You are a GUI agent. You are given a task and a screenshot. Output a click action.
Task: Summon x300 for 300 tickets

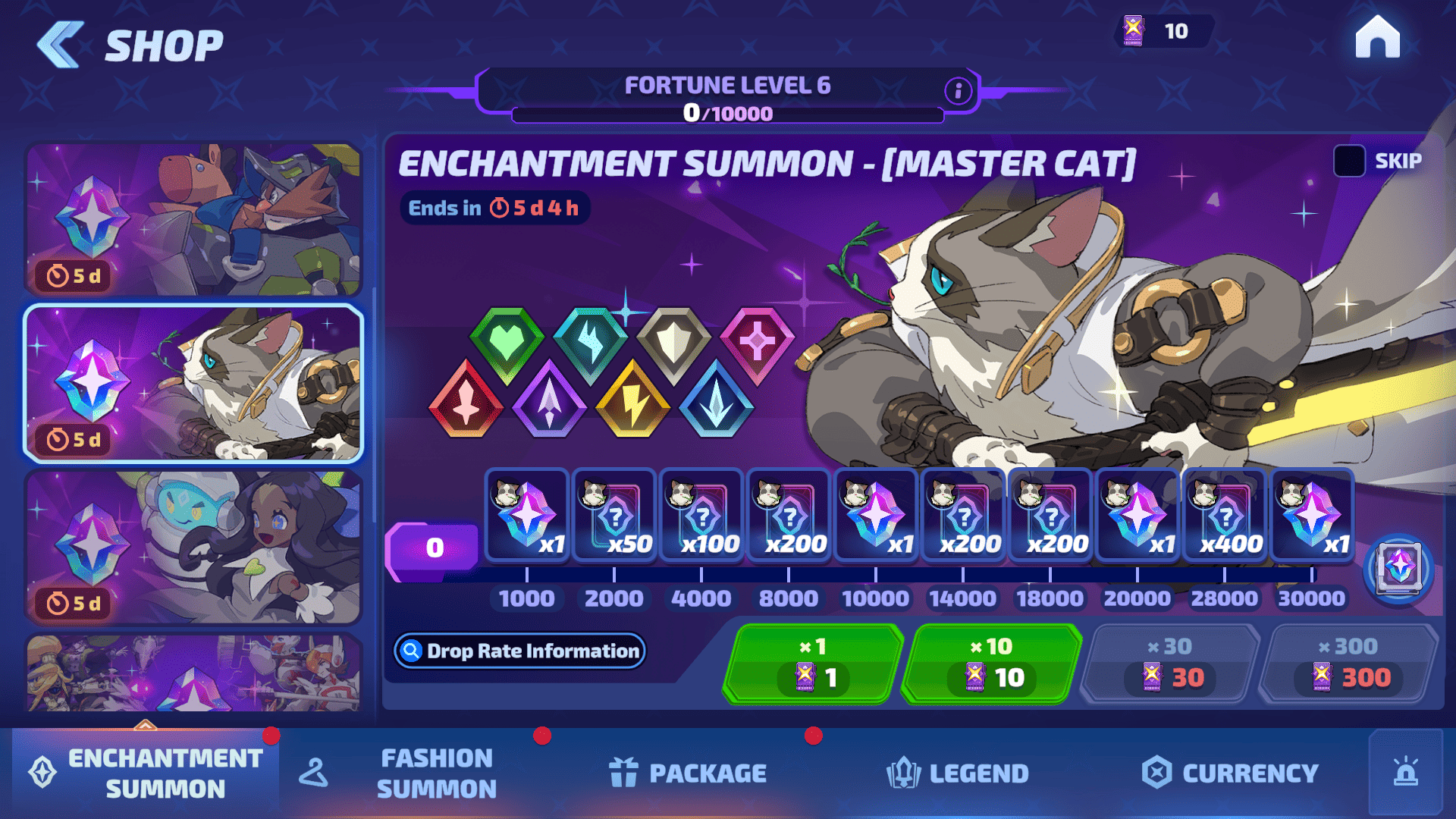pos(1348,664)
